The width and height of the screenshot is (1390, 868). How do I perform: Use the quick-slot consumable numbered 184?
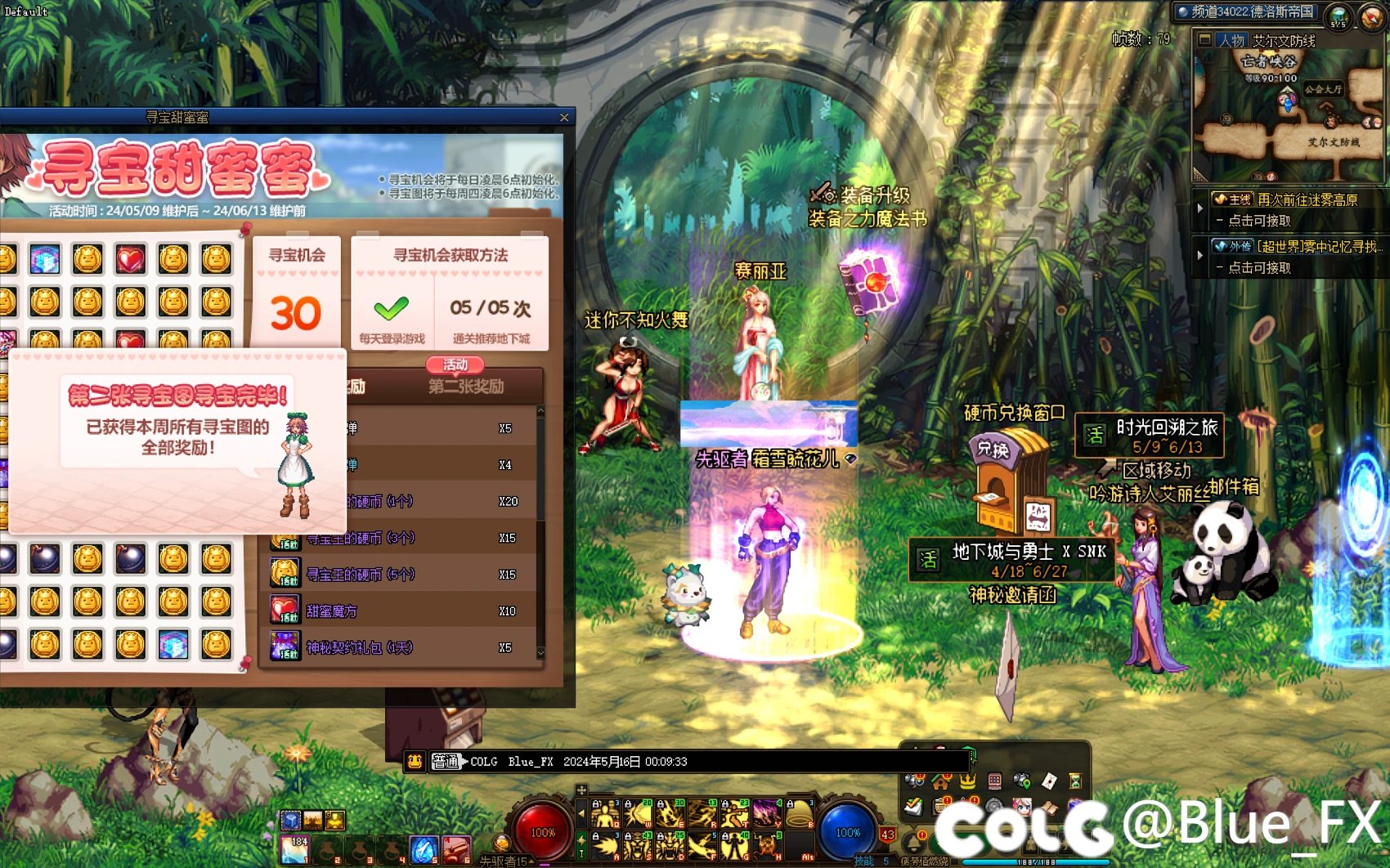294,850
